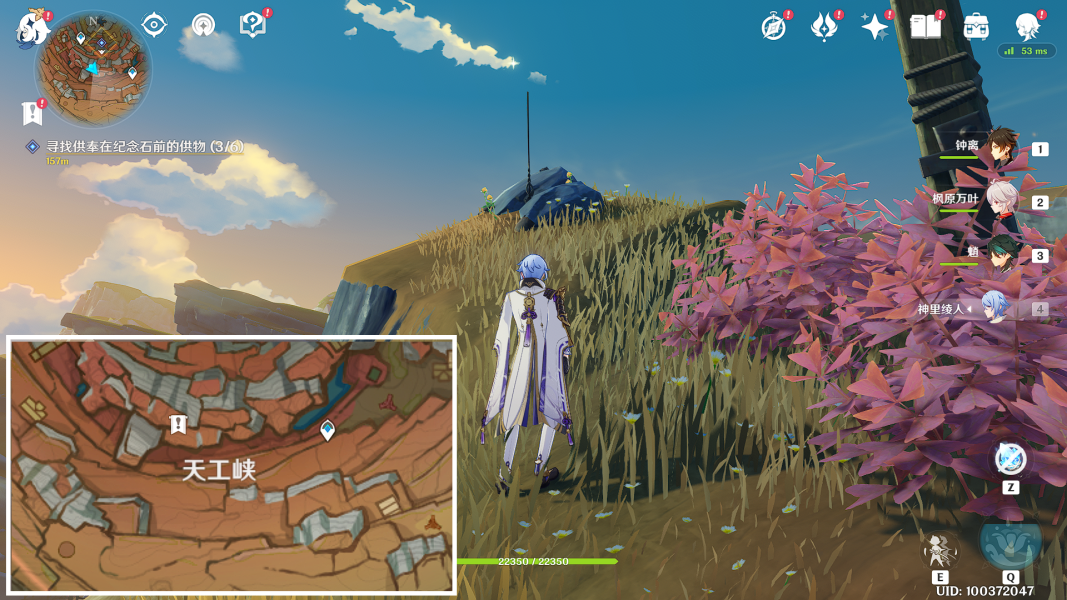Switch to party member 枫原万叶

1000,201
